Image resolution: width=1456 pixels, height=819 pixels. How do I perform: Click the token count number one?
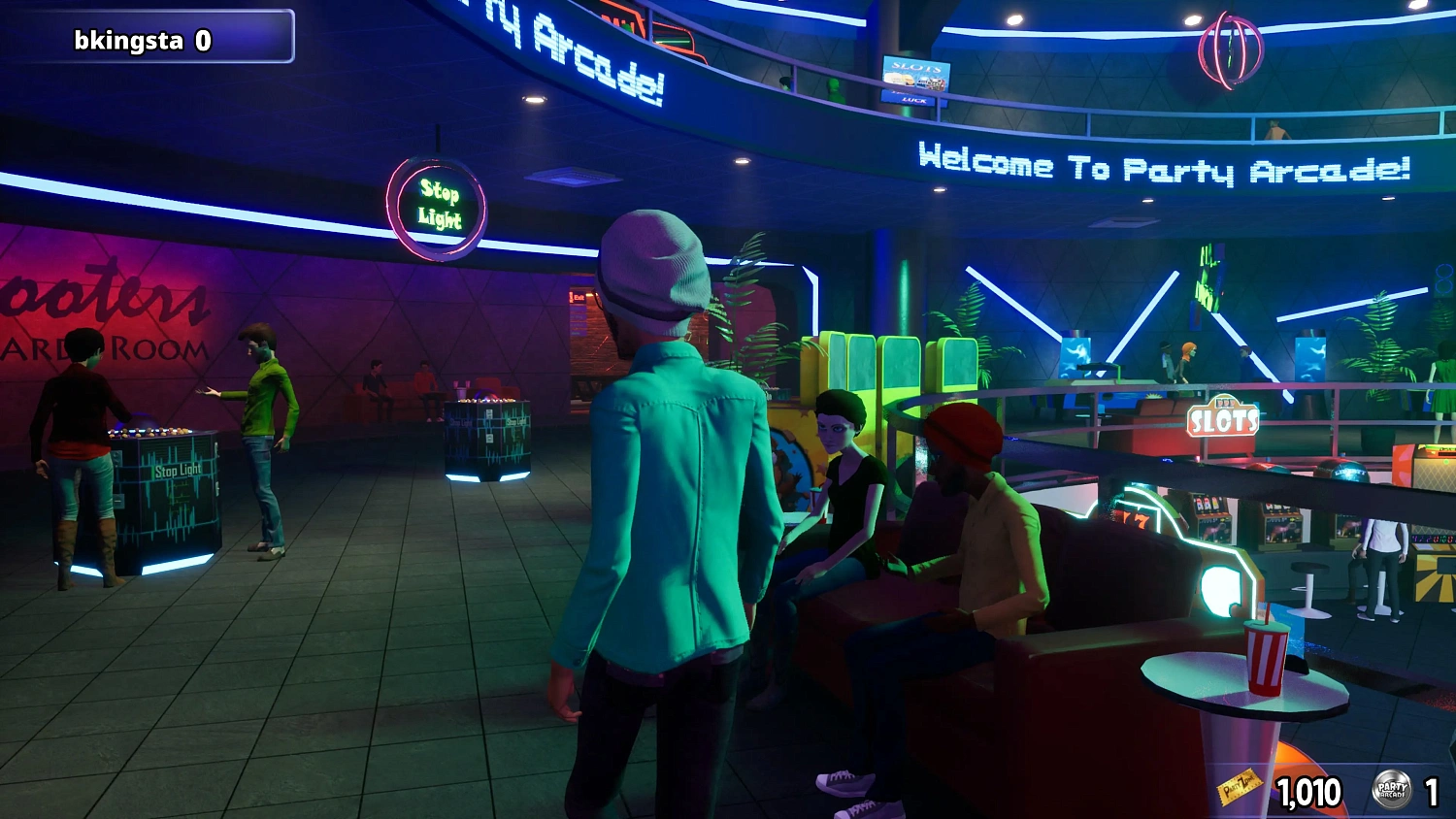tap(1432, 791)
